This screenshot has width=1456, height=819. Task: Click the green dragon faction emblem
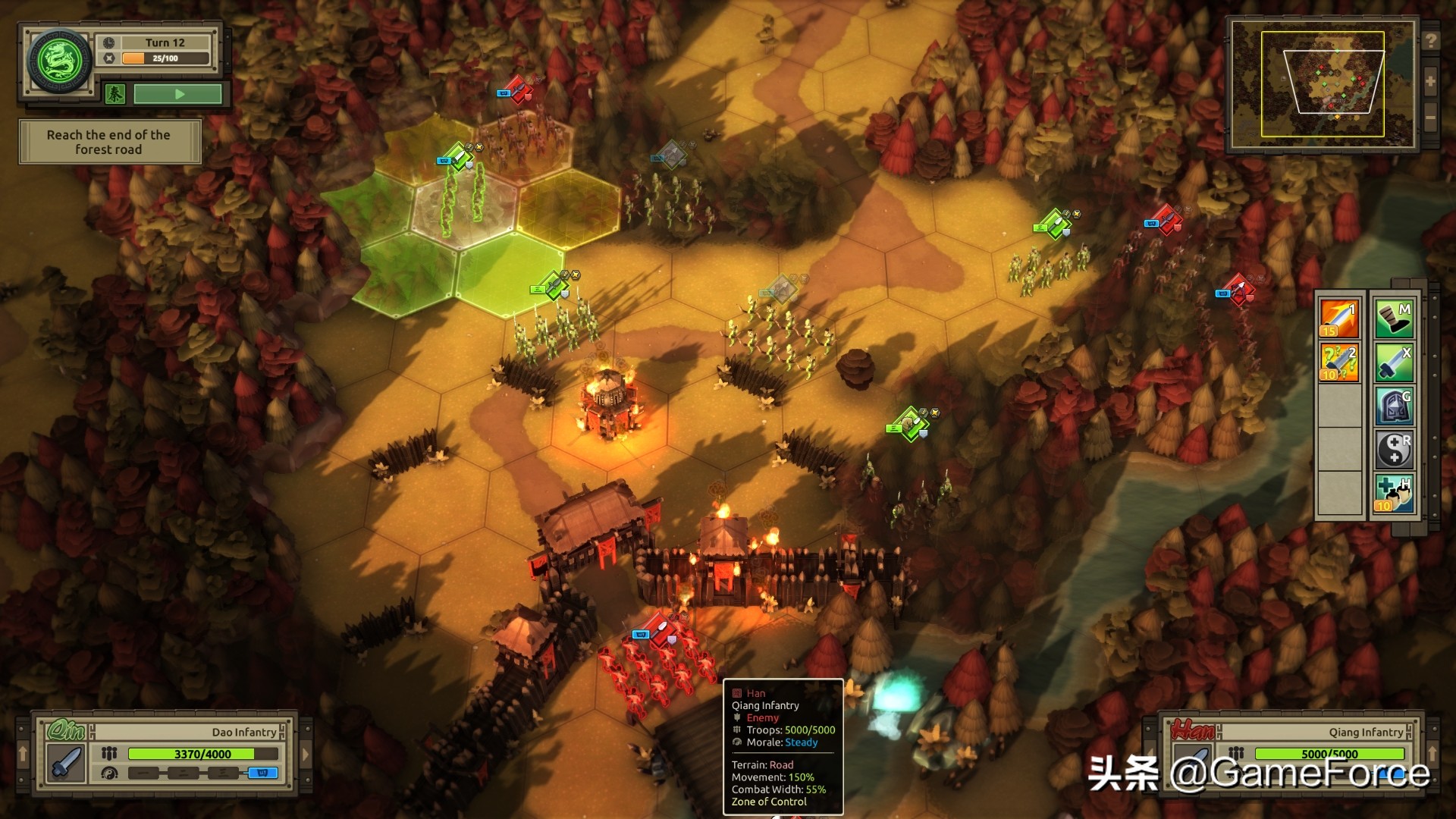point(59,61)
